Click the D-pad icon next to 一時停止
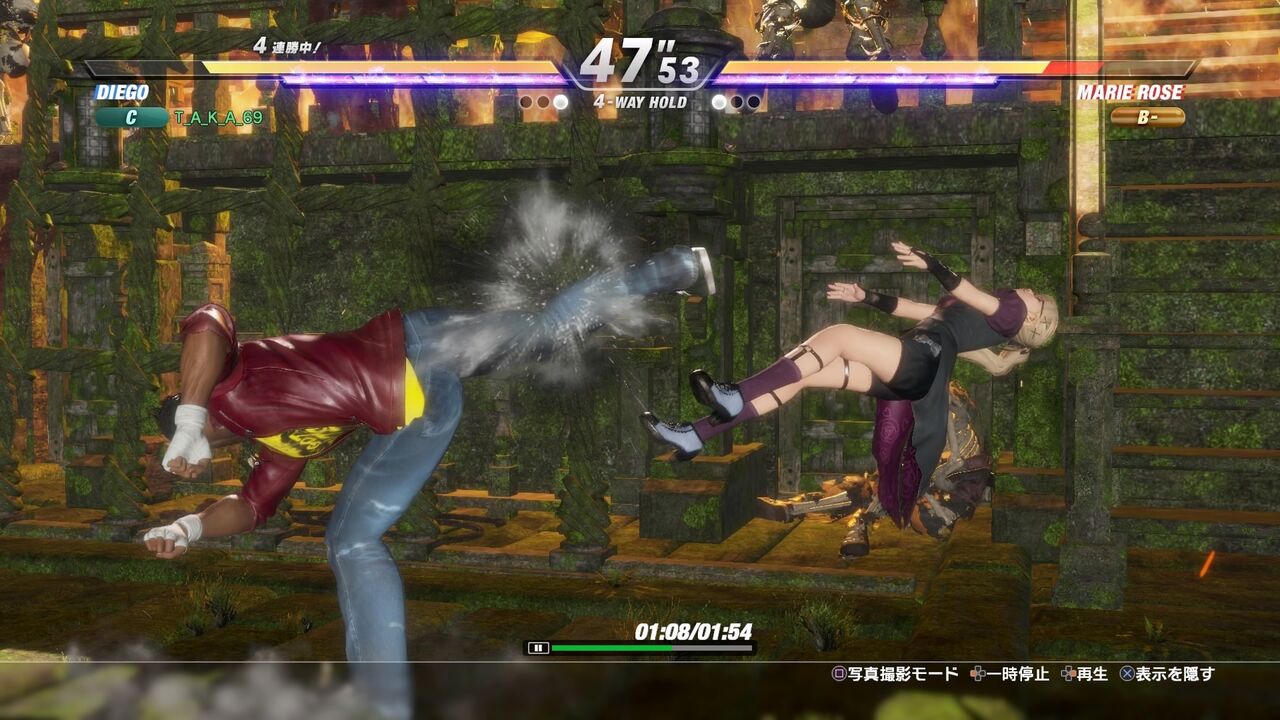This screenshot has width=1280, height=720. point(977,674)
